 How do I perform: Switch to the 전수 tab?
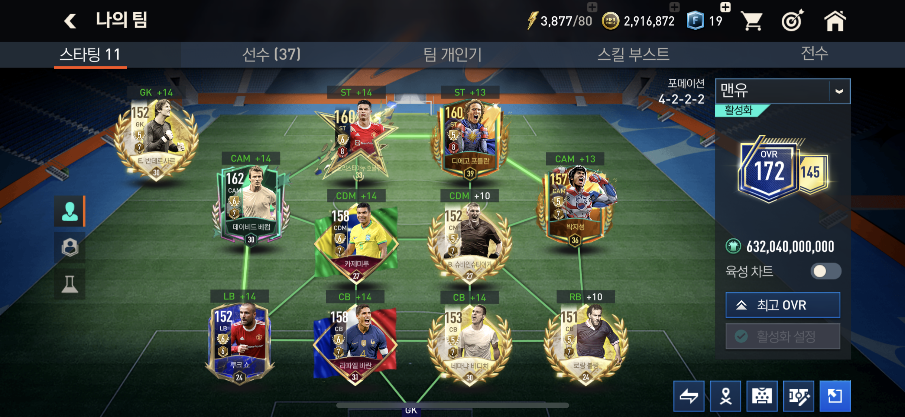coord(814,54)
